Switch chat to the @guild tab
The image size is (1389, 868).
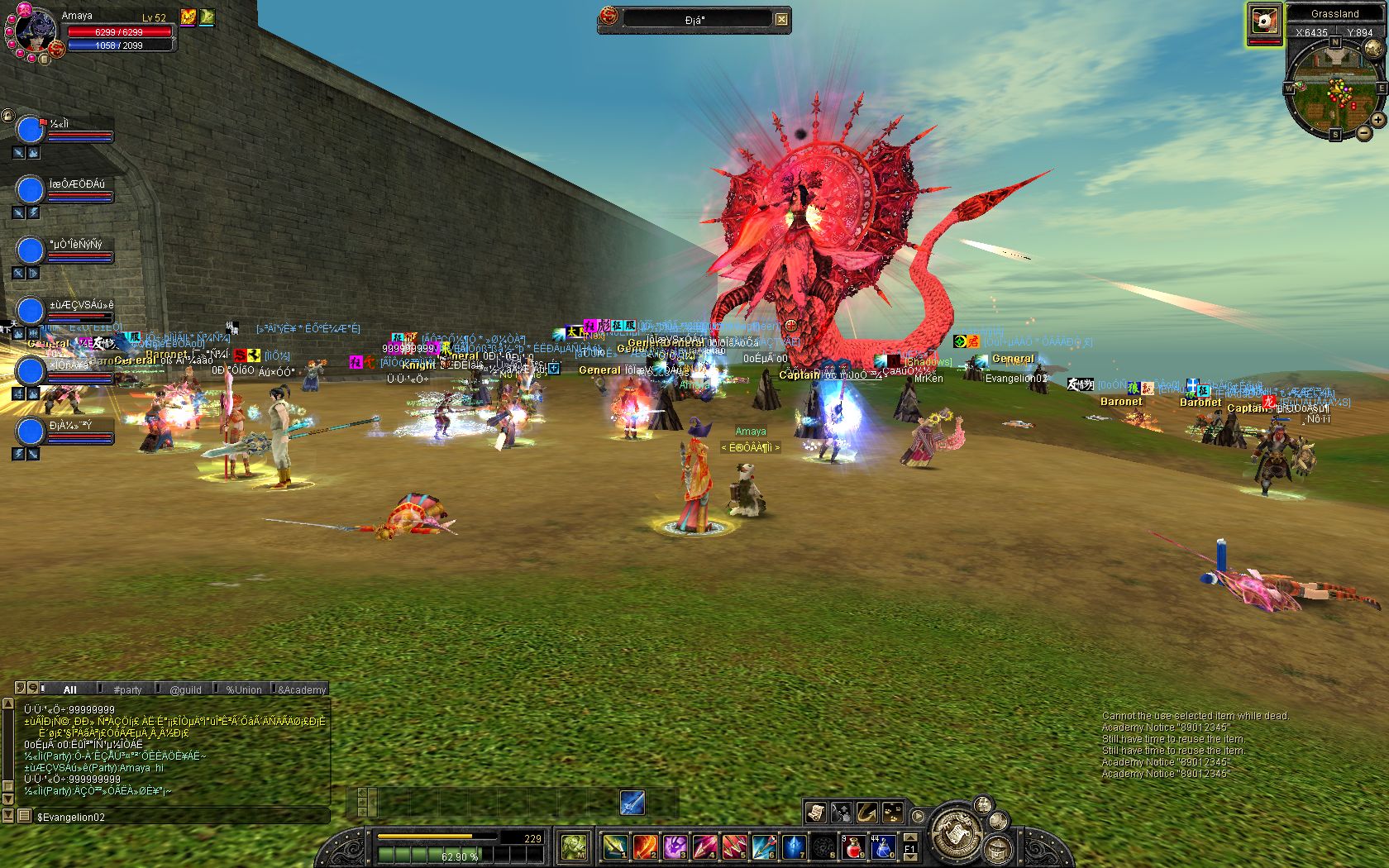[185, 689]
